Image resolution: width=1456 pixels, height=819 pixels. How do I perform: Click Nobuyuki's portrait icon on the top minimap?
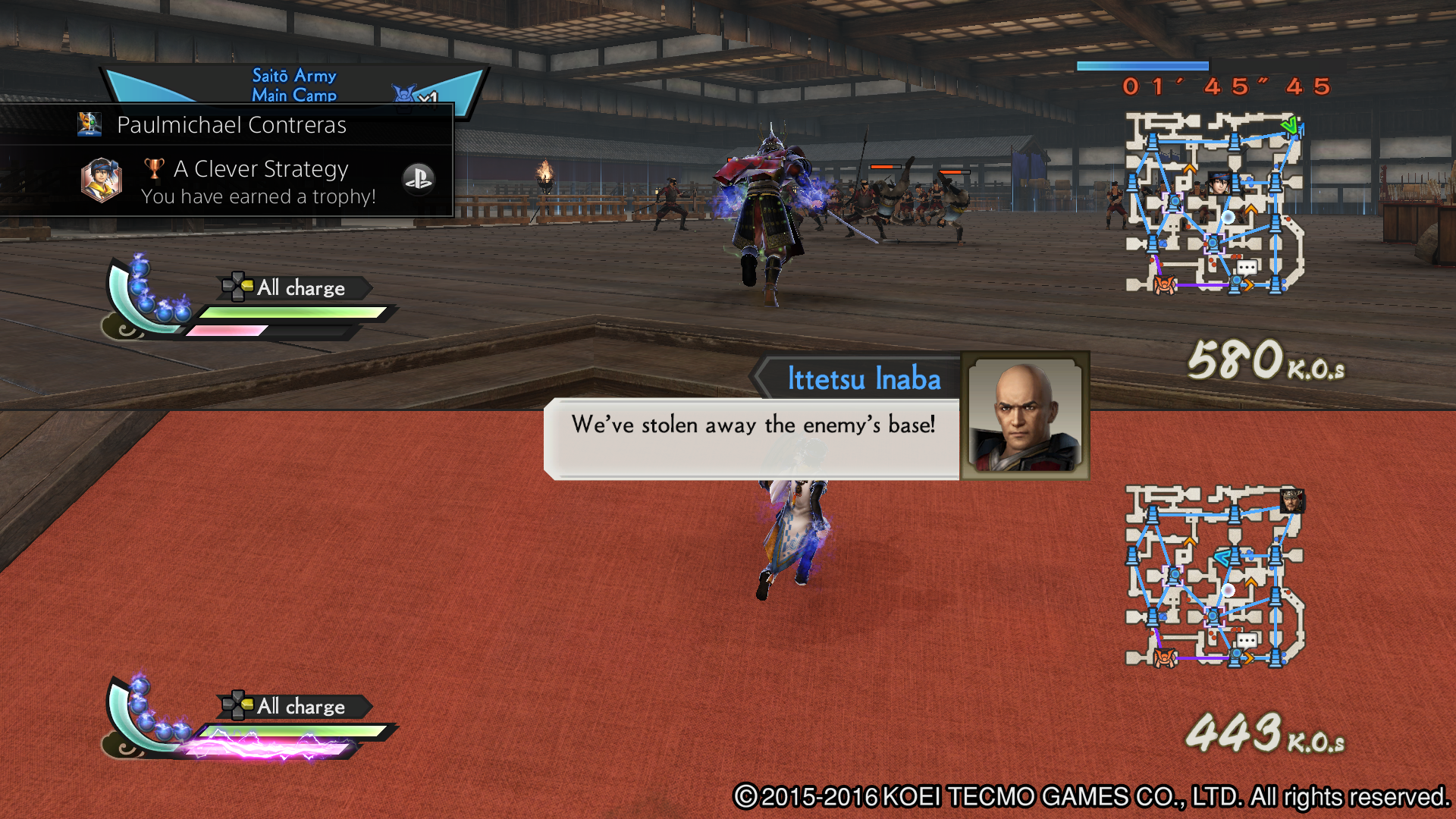point(1219,183)
